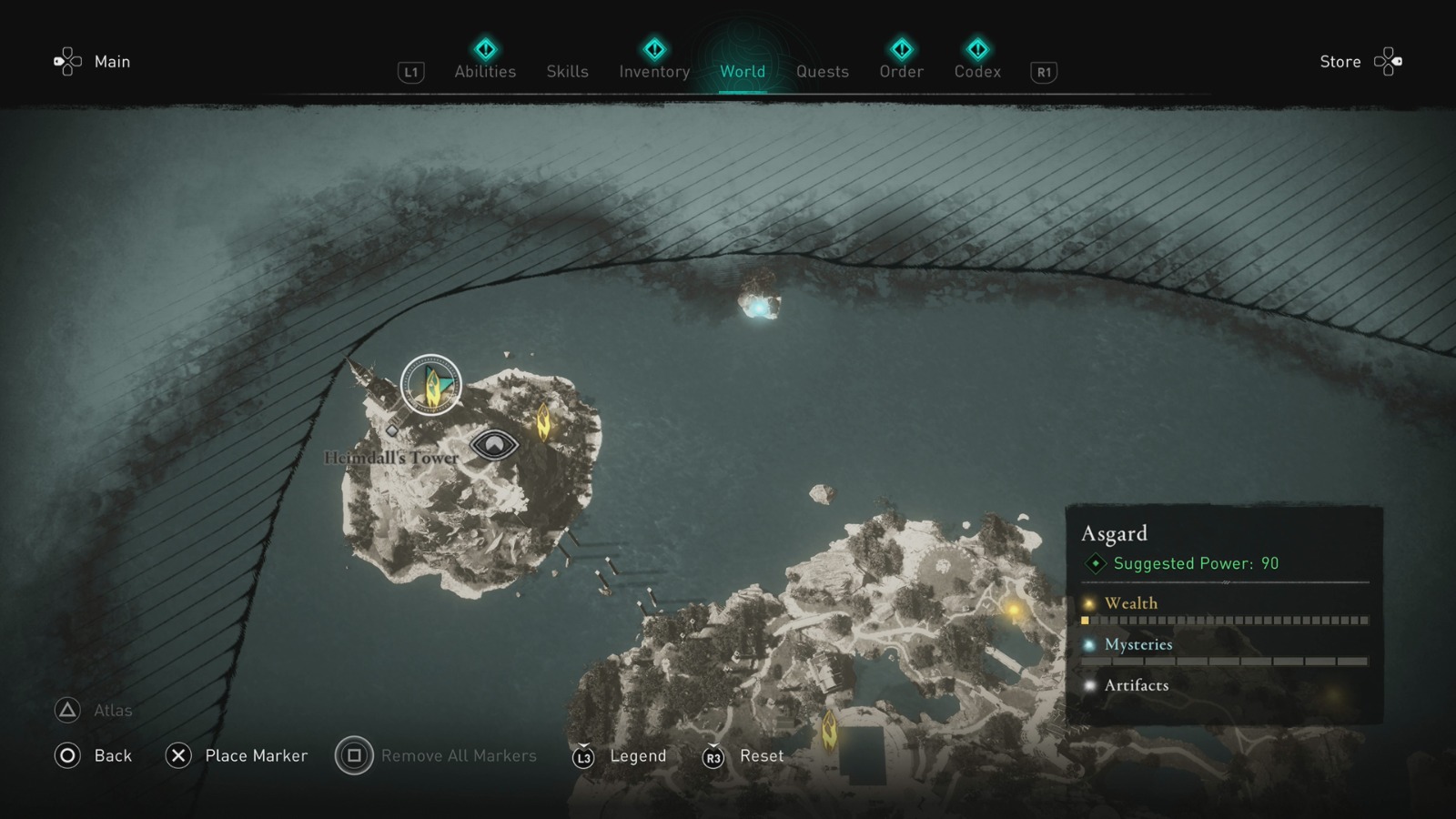Switch to the Inventory tab

pyautogui.click(x=653, y=71)
